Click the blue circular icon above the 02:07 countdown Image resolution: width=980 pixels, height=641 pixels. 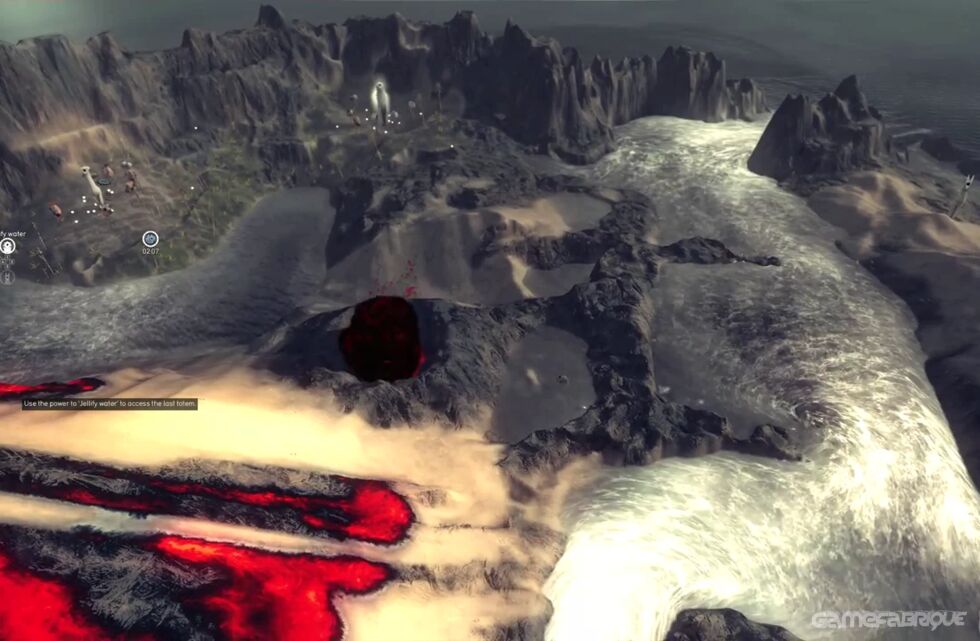pos(150,238)
